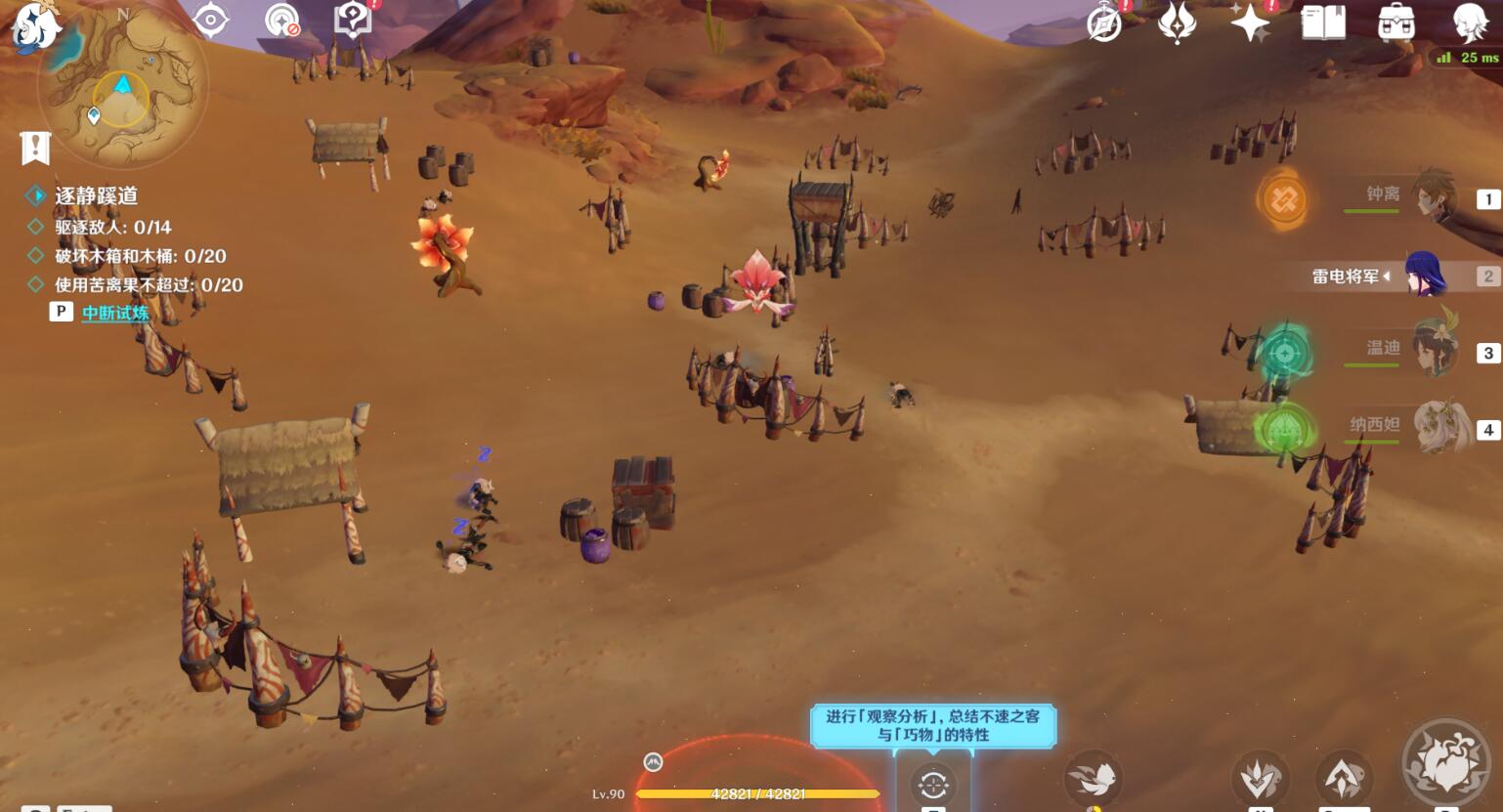1503x812 pixels.
Task: Click 中断试炼 to abort the trial
Action: [x=114, y=313]
